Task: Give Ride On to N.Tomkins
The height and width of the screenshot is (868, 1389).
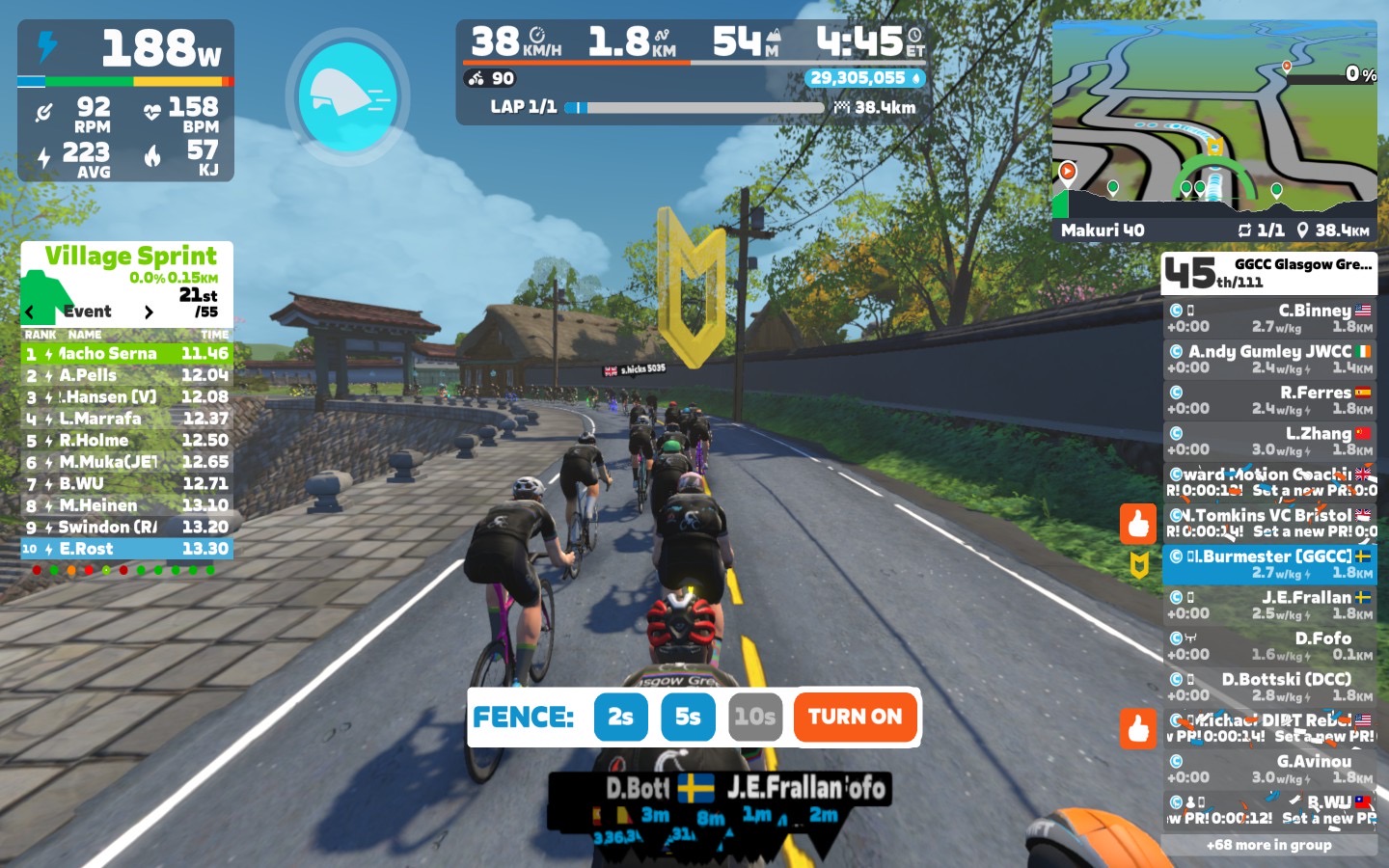Action: (1138, 524)
